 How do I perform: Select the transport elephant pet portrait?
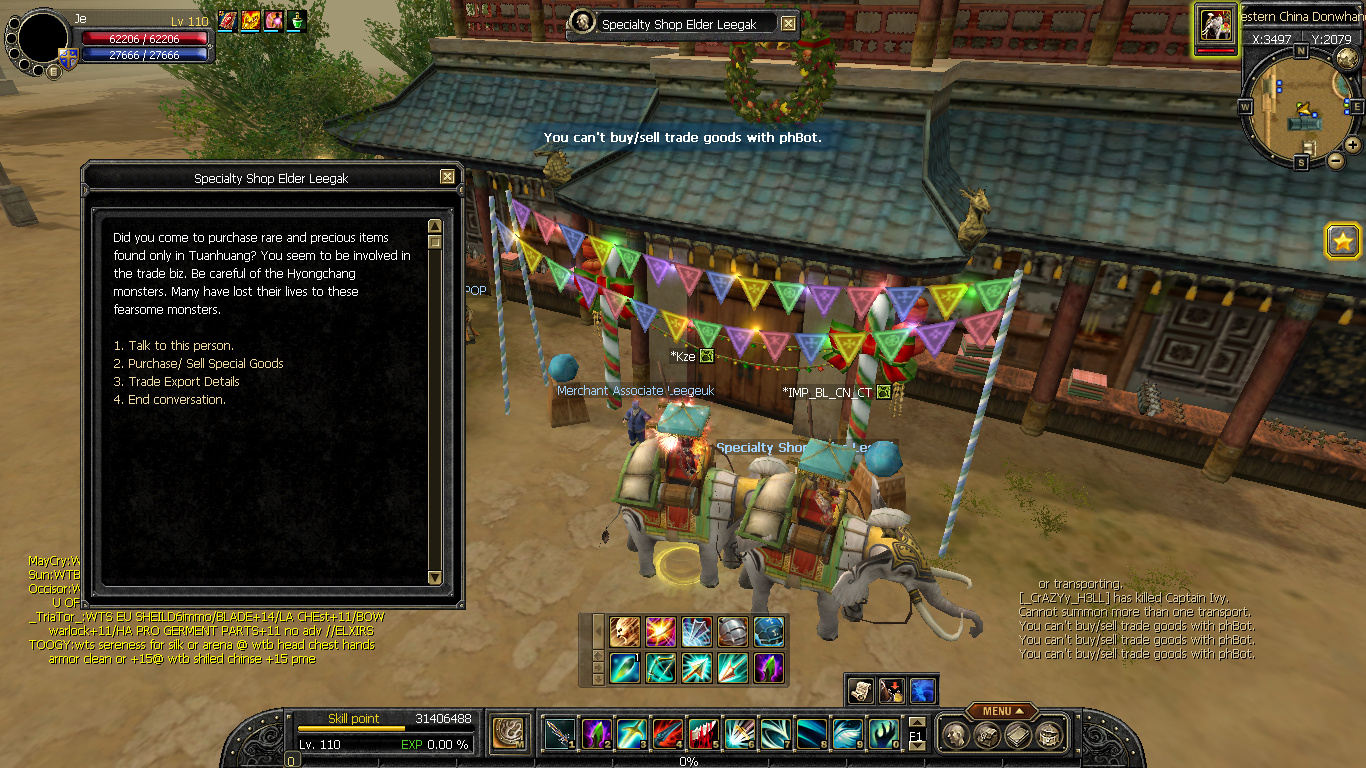click(1216, 24)
